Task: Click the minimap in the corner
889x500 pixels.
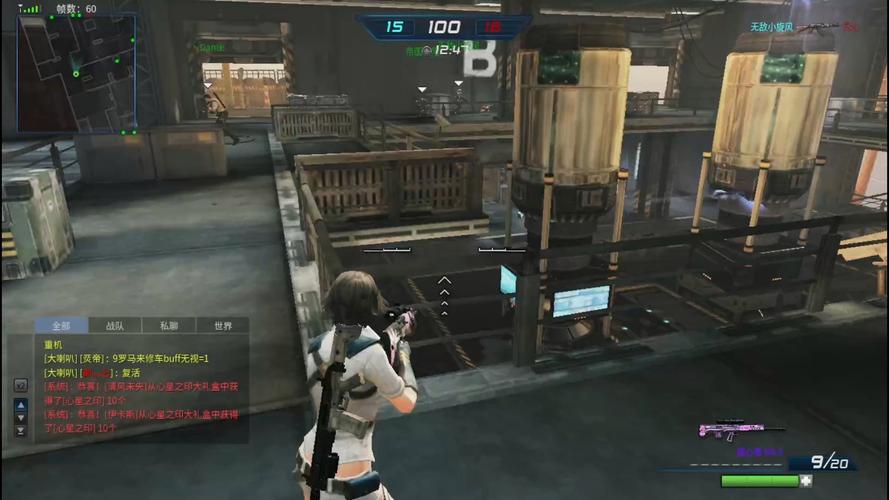Action: click(x=76, y=72)
